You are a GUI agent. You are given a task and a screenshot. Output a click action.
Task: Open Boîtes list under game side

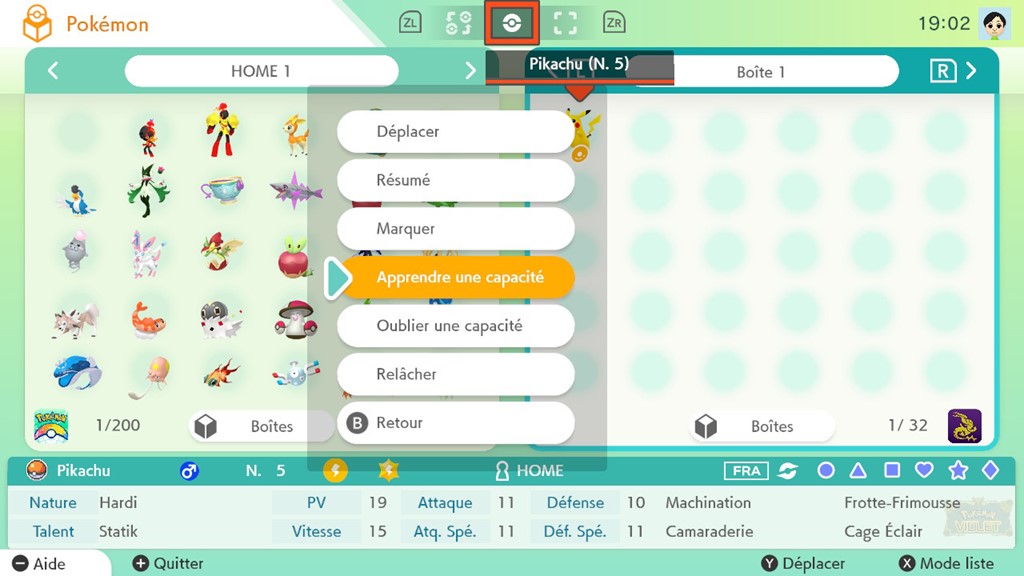(x=760, y=426)
